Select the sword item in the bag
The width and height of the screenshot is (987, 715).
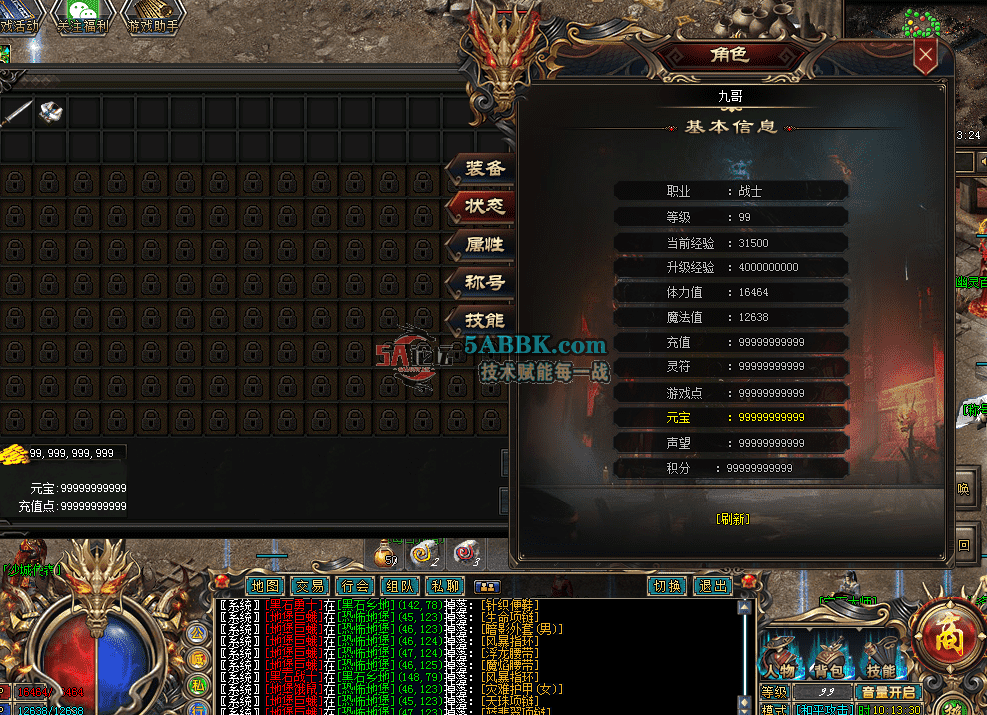pos(17,113)
